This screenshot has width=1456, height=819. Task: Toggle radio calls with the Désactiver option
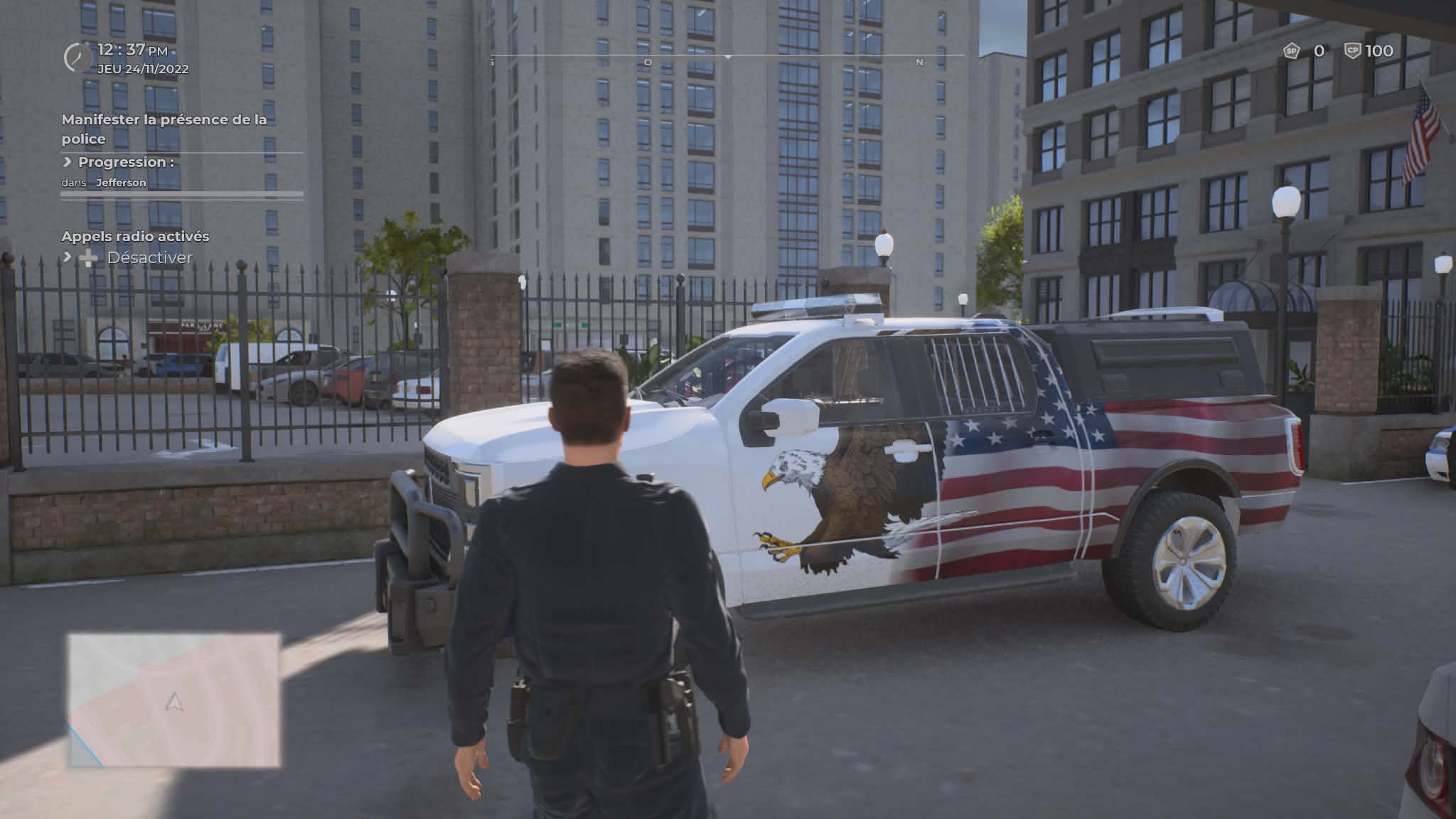(x=149, y=258)
